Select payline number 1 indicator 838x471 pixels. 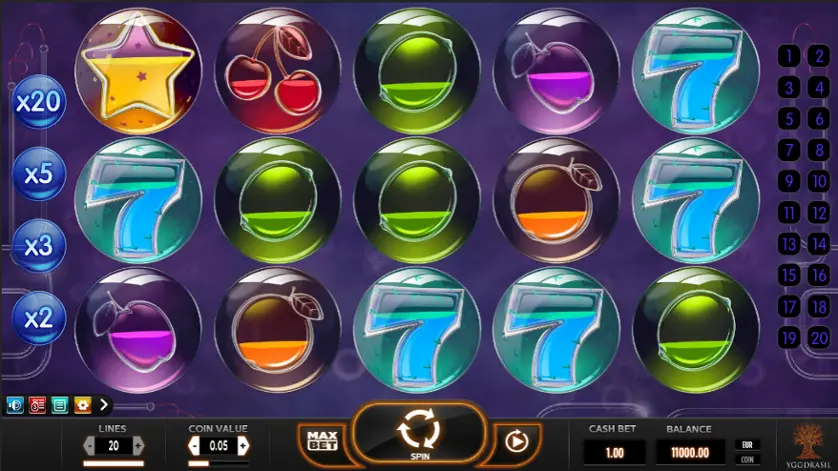789,56
